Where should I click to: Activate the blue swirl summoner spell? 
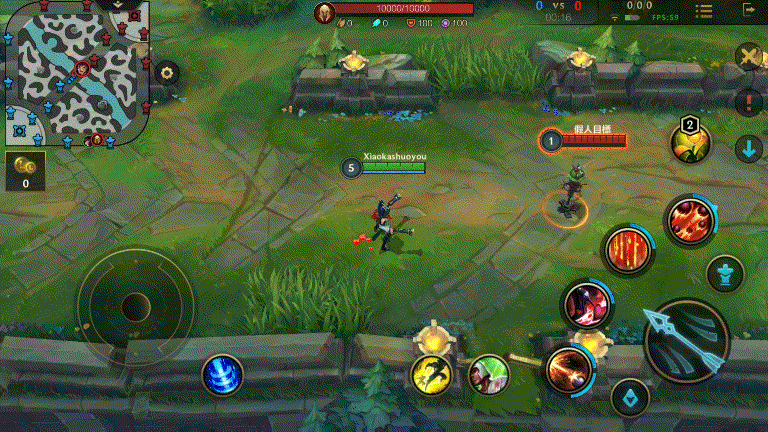221,375
